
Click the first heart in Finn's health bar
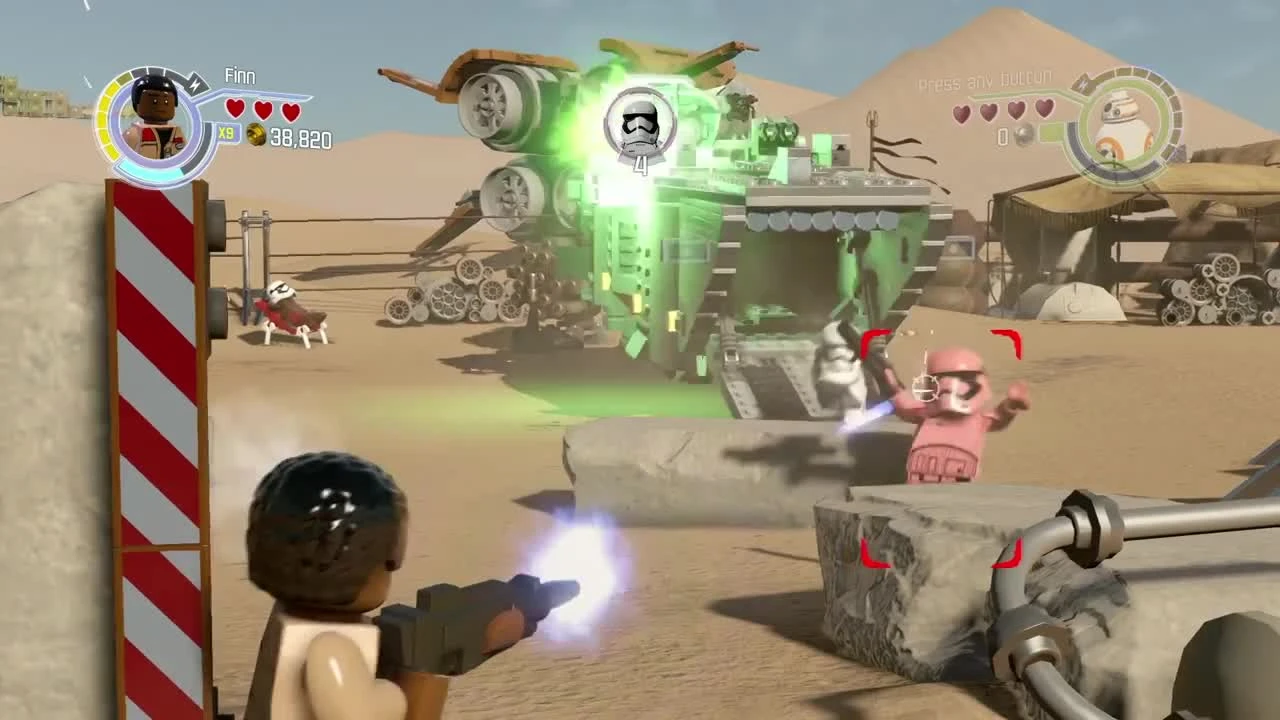click(x=234, y=109)
